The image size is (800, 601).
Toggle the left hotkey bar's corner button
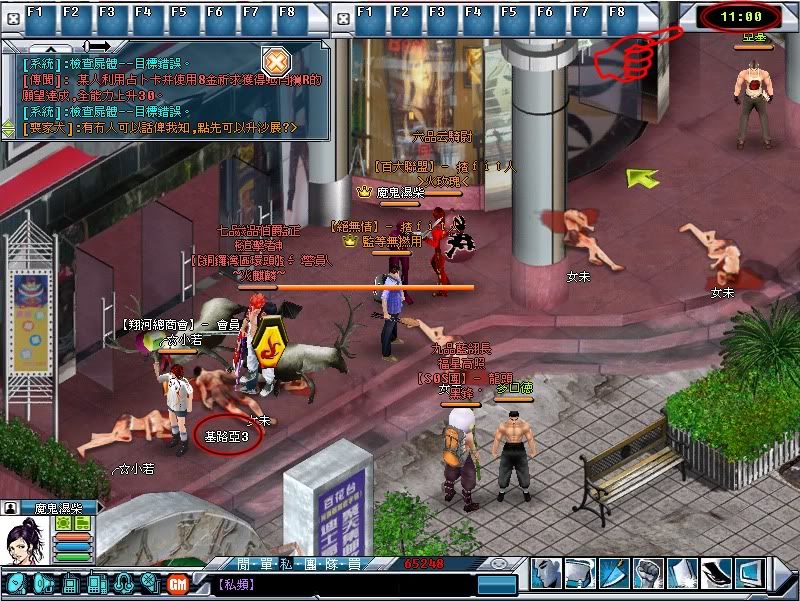tap(12, 13)
